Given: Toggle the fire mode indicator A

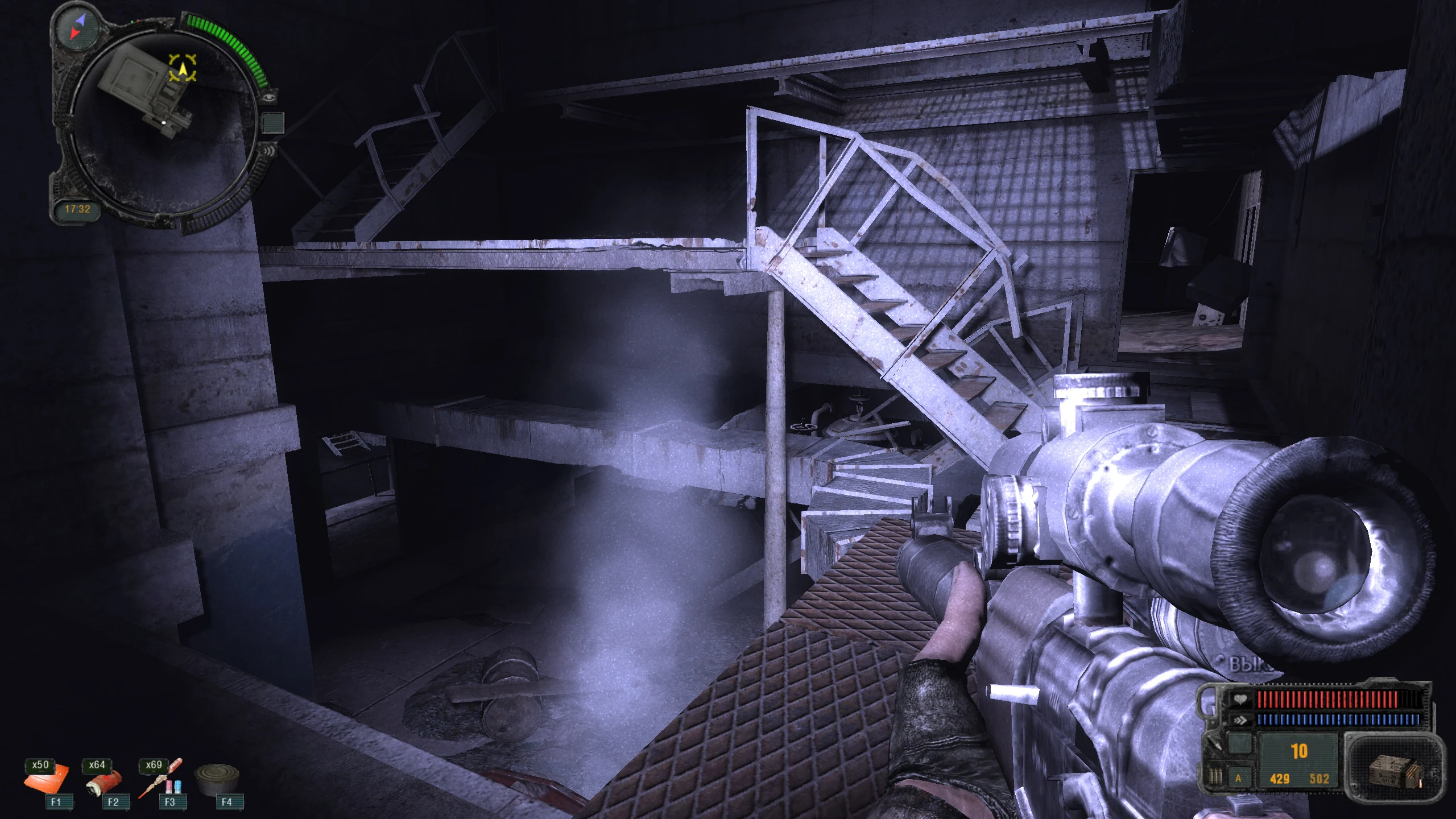Looking at the screenshot, I should click(1238, 779).
